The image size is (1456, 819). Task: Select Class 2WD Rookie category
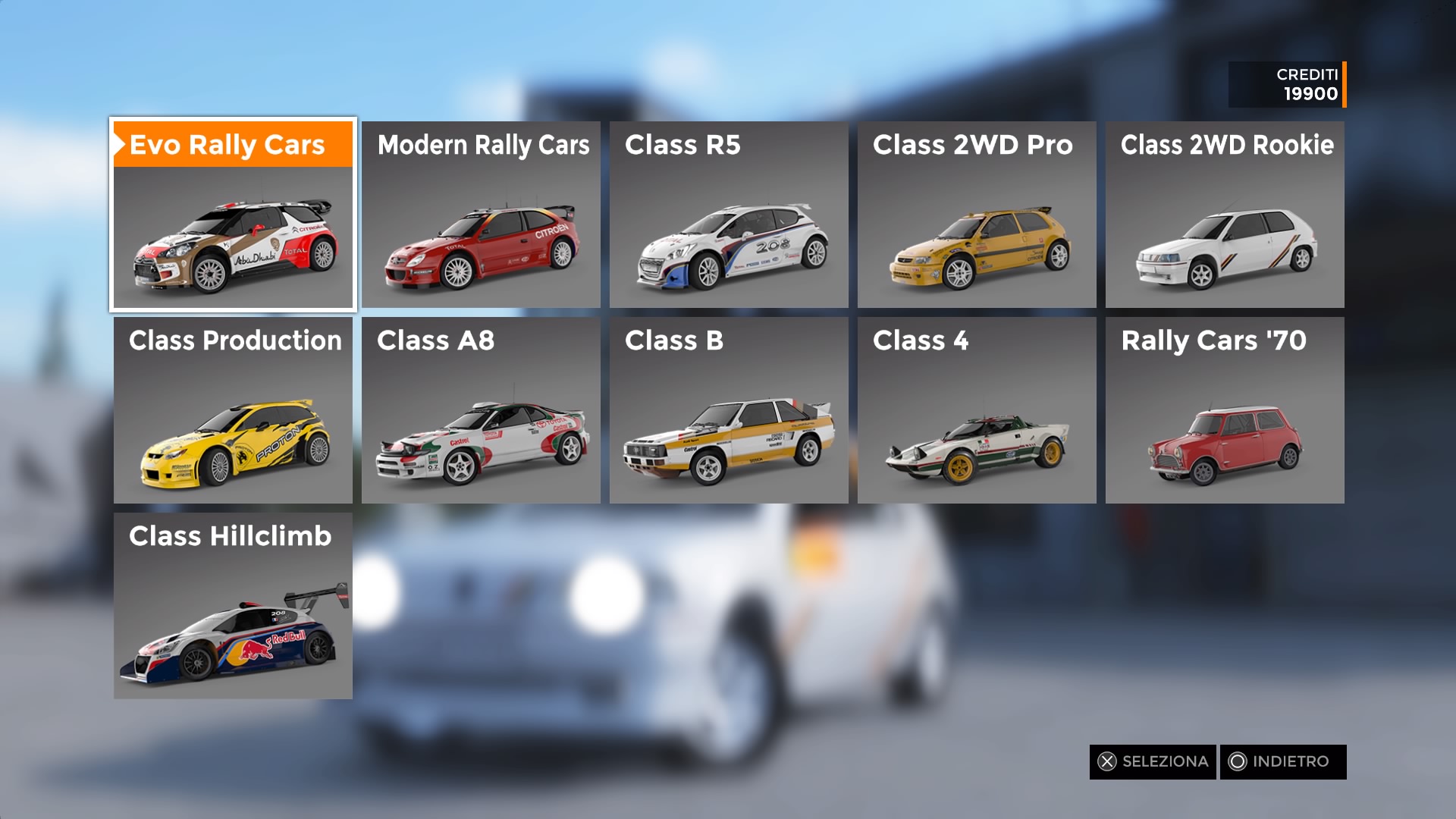click(1225, 215)
